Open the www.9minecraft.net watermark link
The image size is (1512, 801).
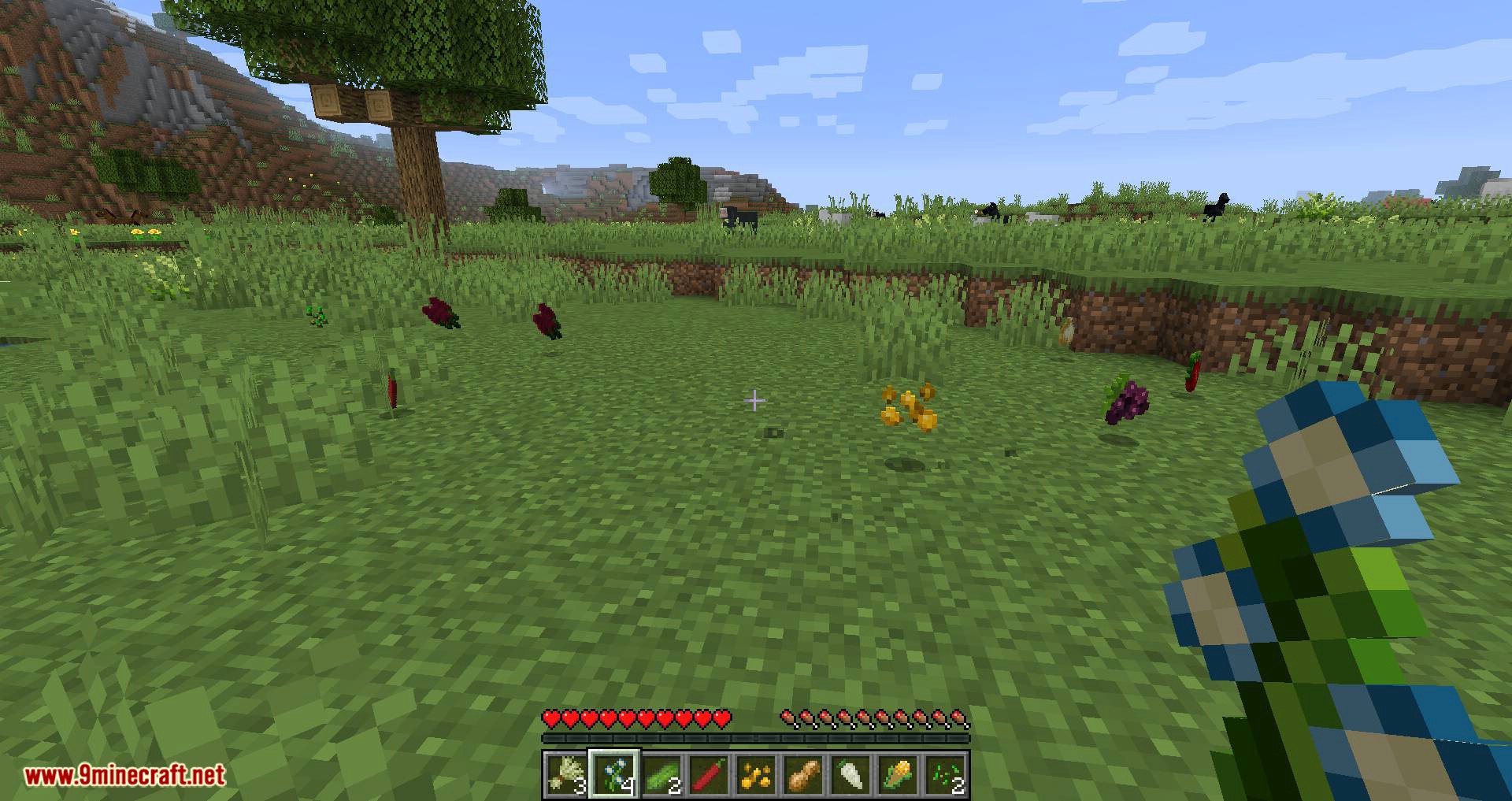124,776
